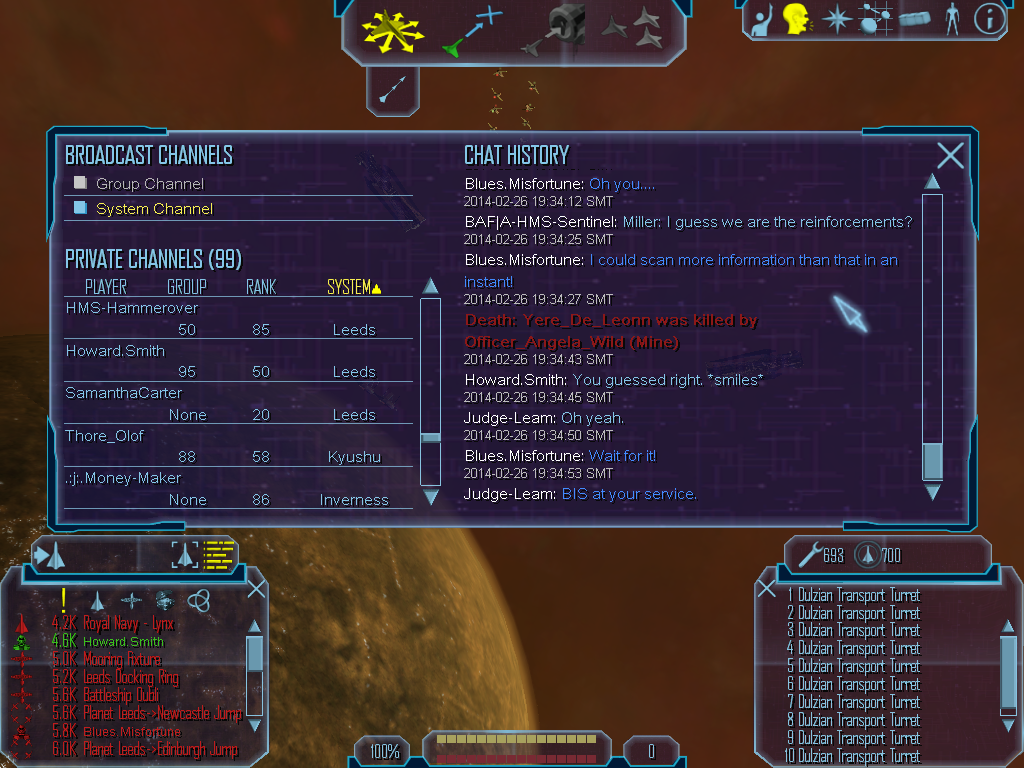Choose HMS-Hammerover in the private channels list
Screen dimensions: 1024x768
click(132, 308)
